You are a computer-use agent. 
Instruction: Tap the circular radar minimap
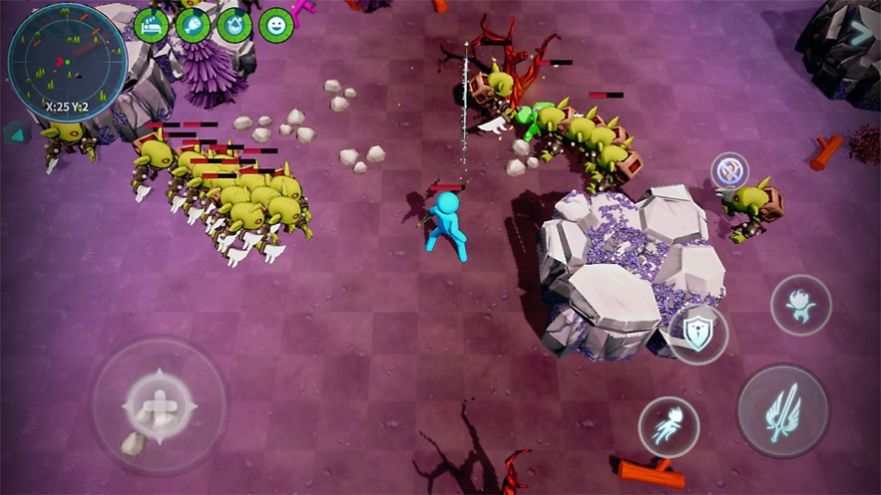[x=66, y=61]
